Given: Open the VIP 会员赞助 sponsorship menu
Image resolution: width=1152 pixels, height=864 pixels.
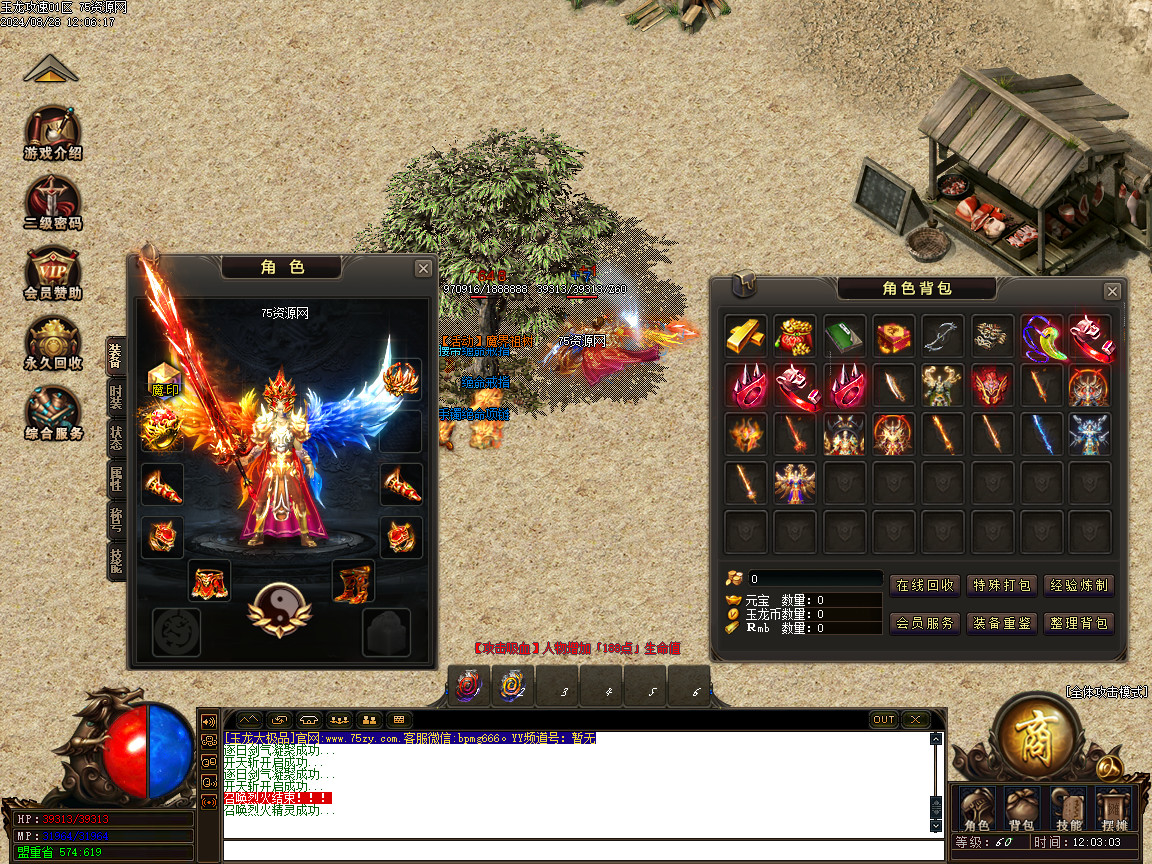Looking at the screenshot, I should [53, 273].
